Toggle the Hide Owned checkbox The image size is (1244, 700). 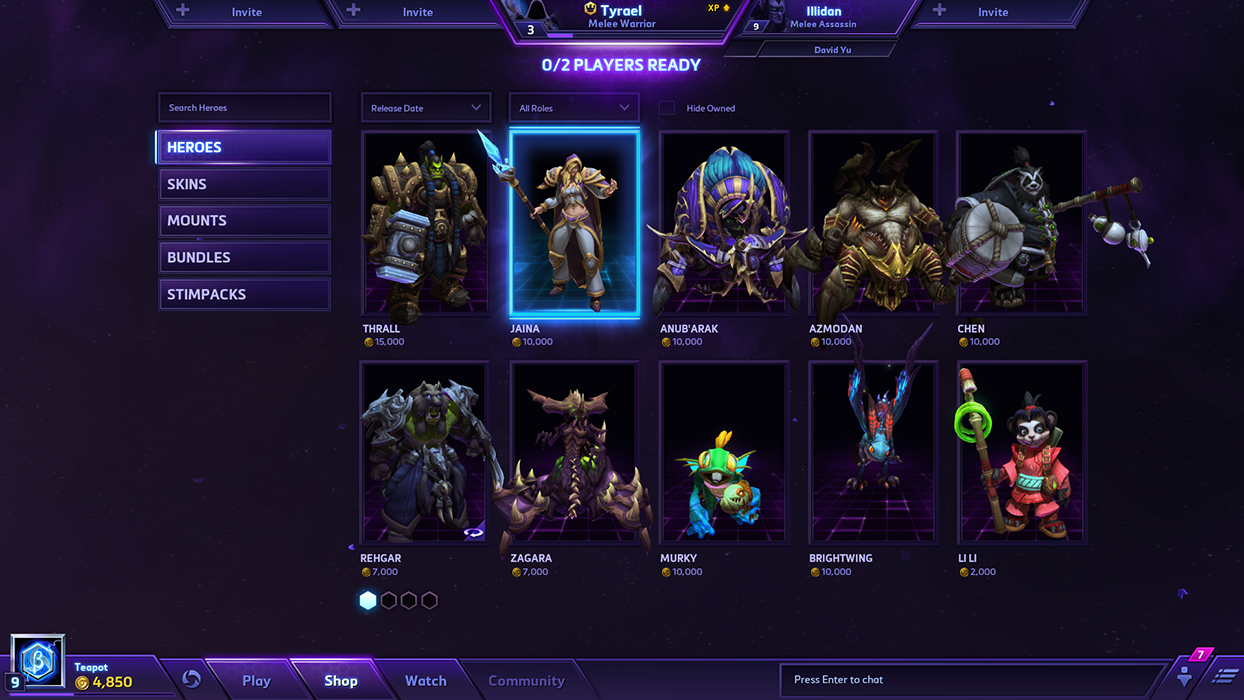click(667, 108)
